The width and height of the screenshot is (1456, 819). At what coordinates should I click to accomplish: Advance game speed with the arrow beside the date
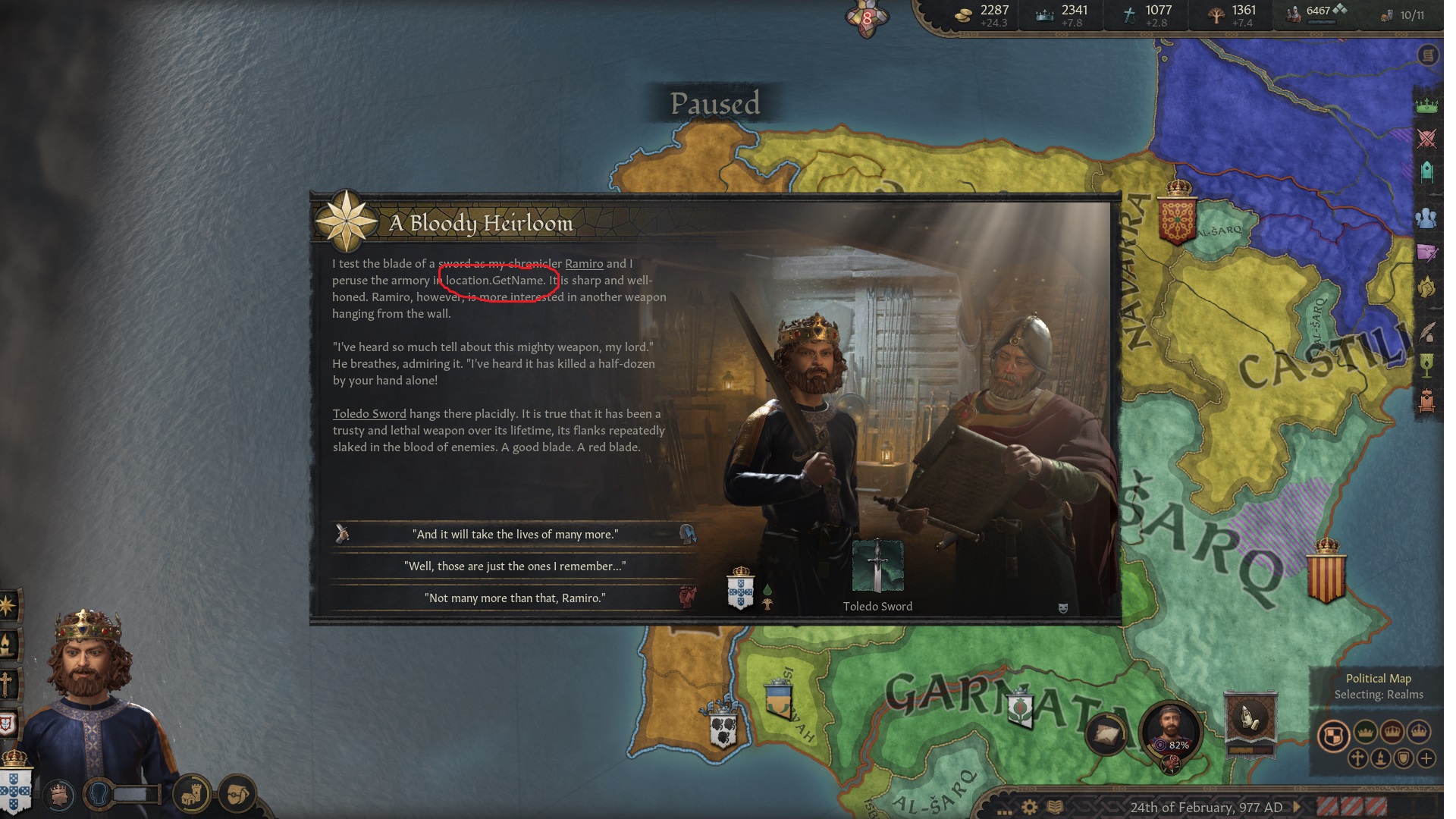click(x=1297, y=806)
